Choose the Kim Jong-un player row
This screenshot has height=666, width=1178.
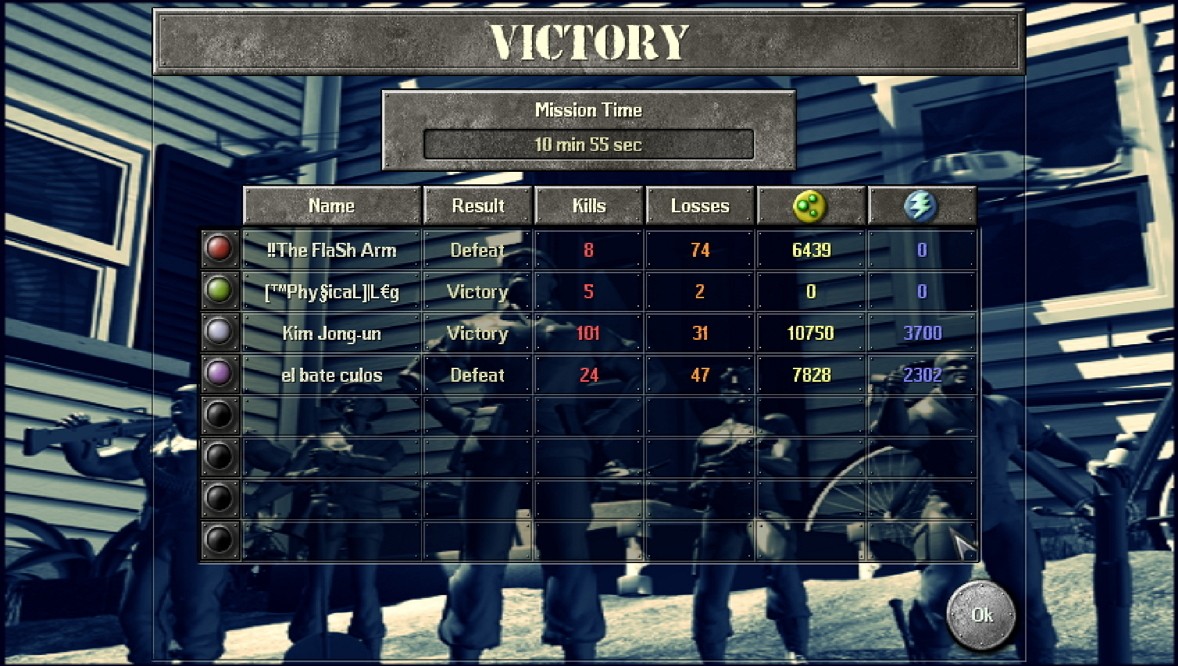[x=331, y=333]
